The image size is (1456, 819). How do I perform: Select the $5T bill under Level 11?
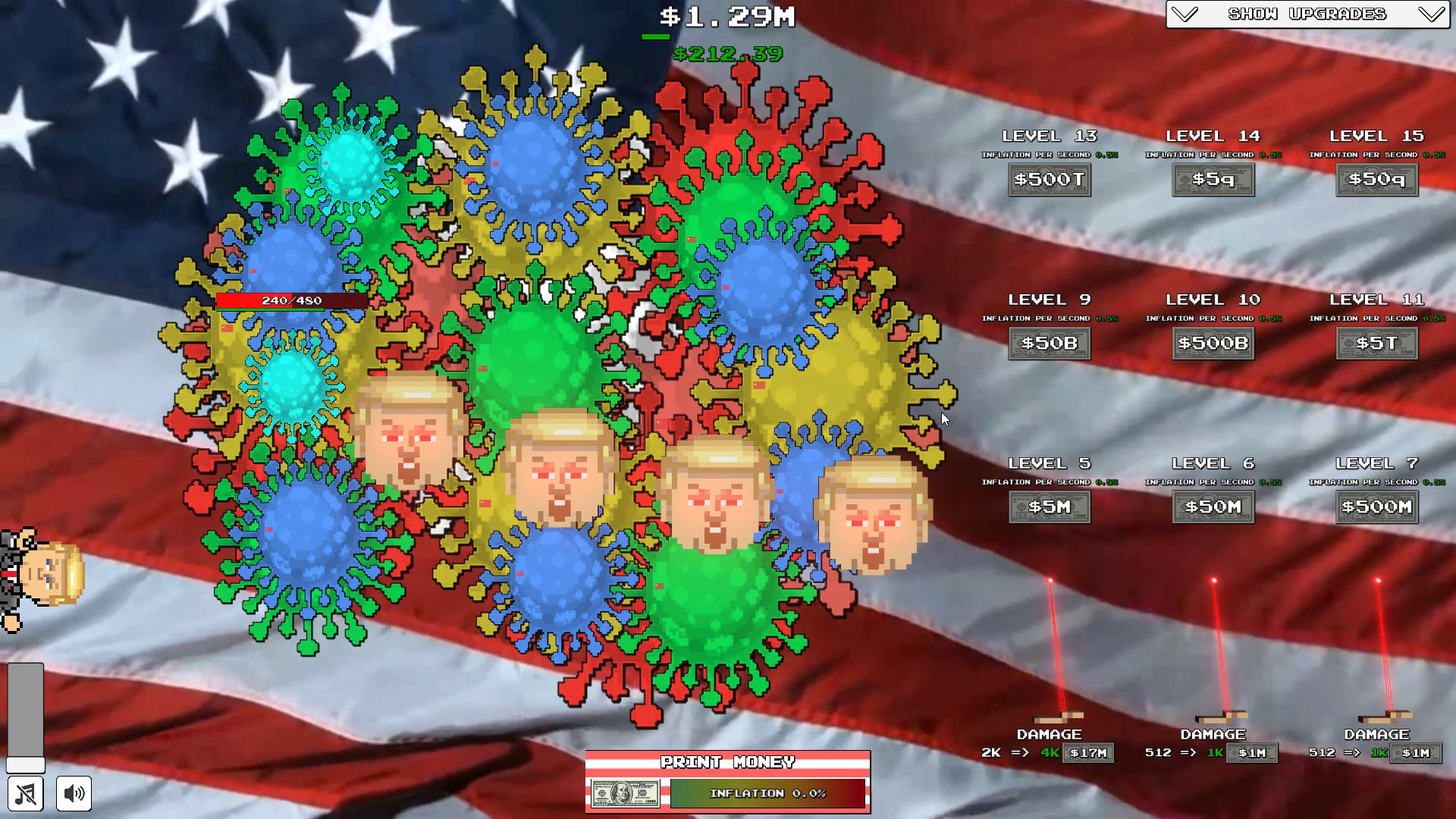1376,343
